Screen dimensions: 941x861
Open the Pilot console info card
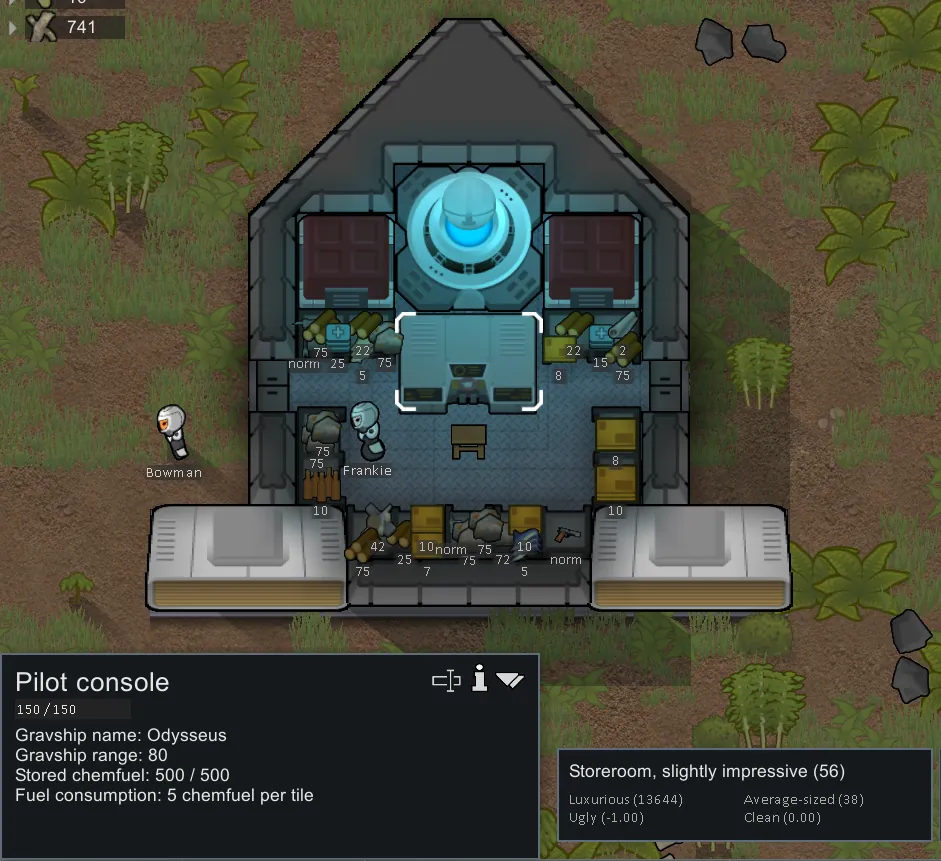480,681
